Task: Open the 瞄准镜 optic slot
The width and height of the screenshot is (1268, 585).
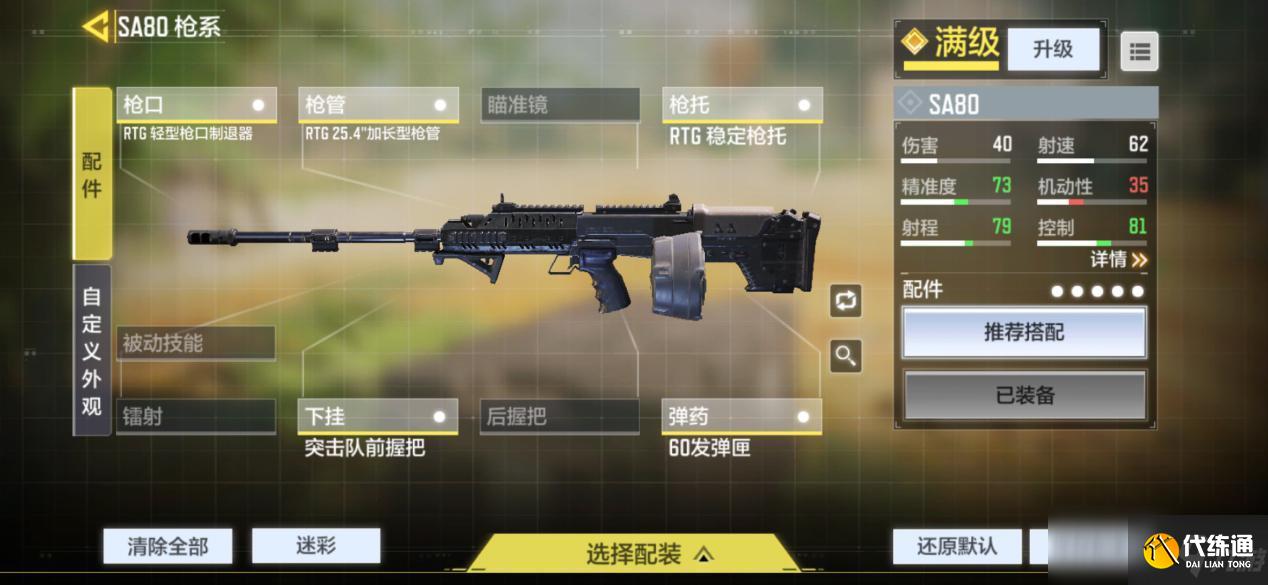Action: (560, 105)
